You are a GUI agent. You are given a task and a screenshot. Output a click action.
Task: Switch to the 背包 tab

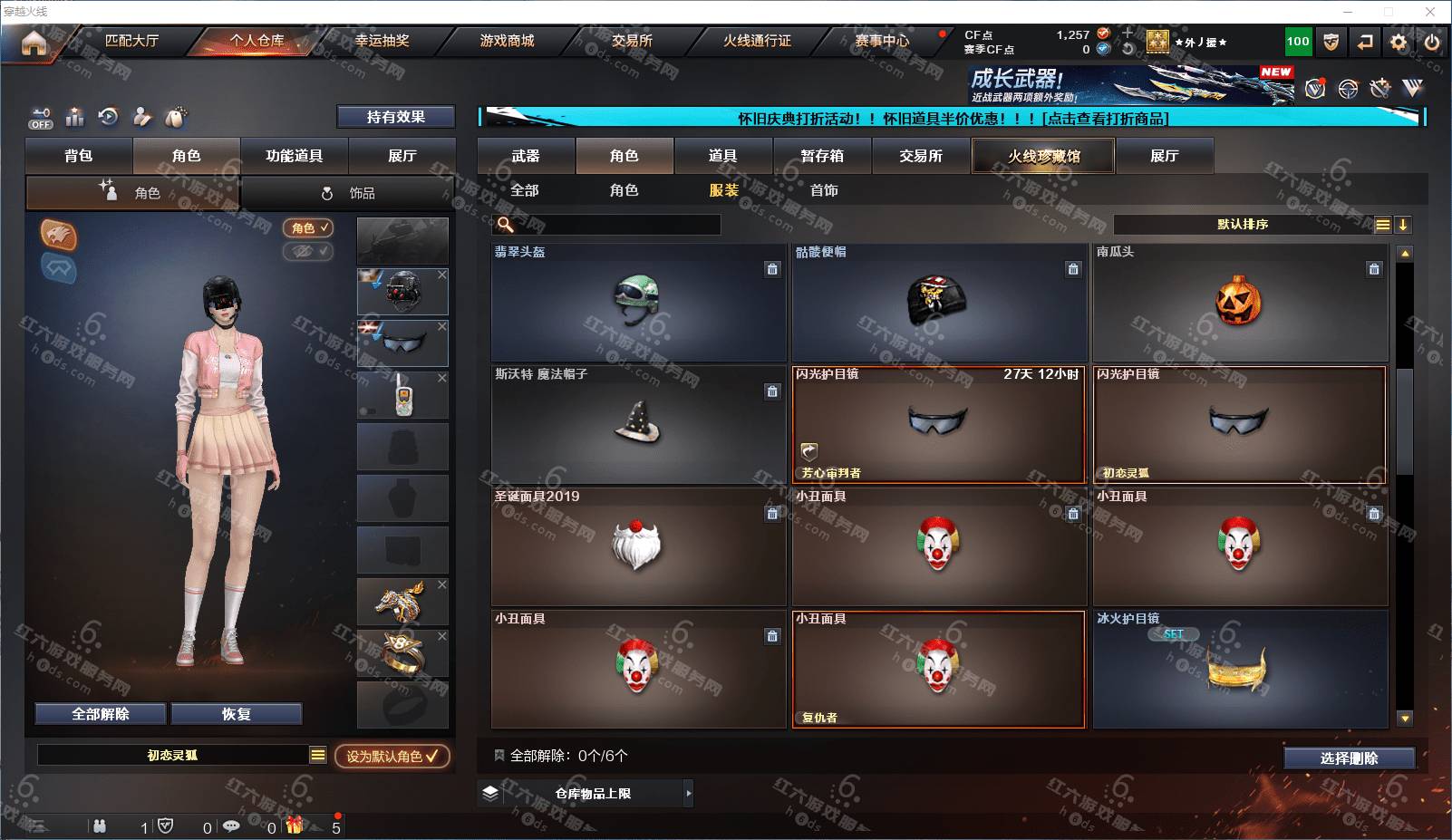79,156
